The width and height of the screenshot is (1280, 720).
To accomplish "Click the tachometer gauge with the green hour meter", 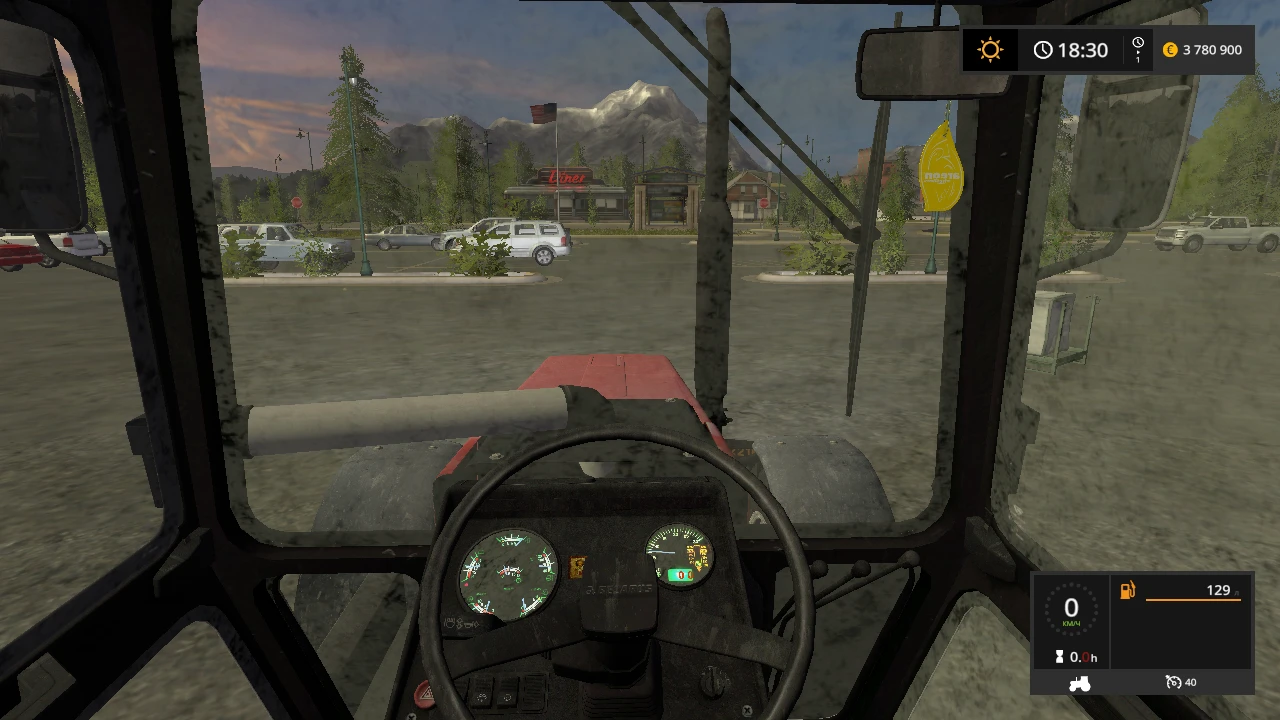I will 679,558.
